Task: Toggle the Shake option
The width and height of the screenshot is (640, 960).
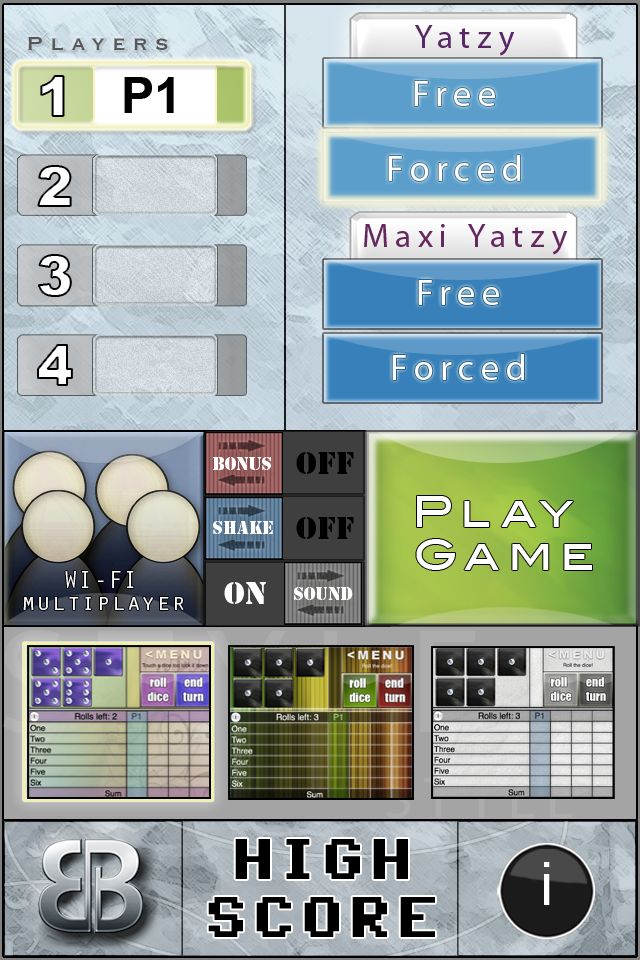Action: click(x=284, y=527)
